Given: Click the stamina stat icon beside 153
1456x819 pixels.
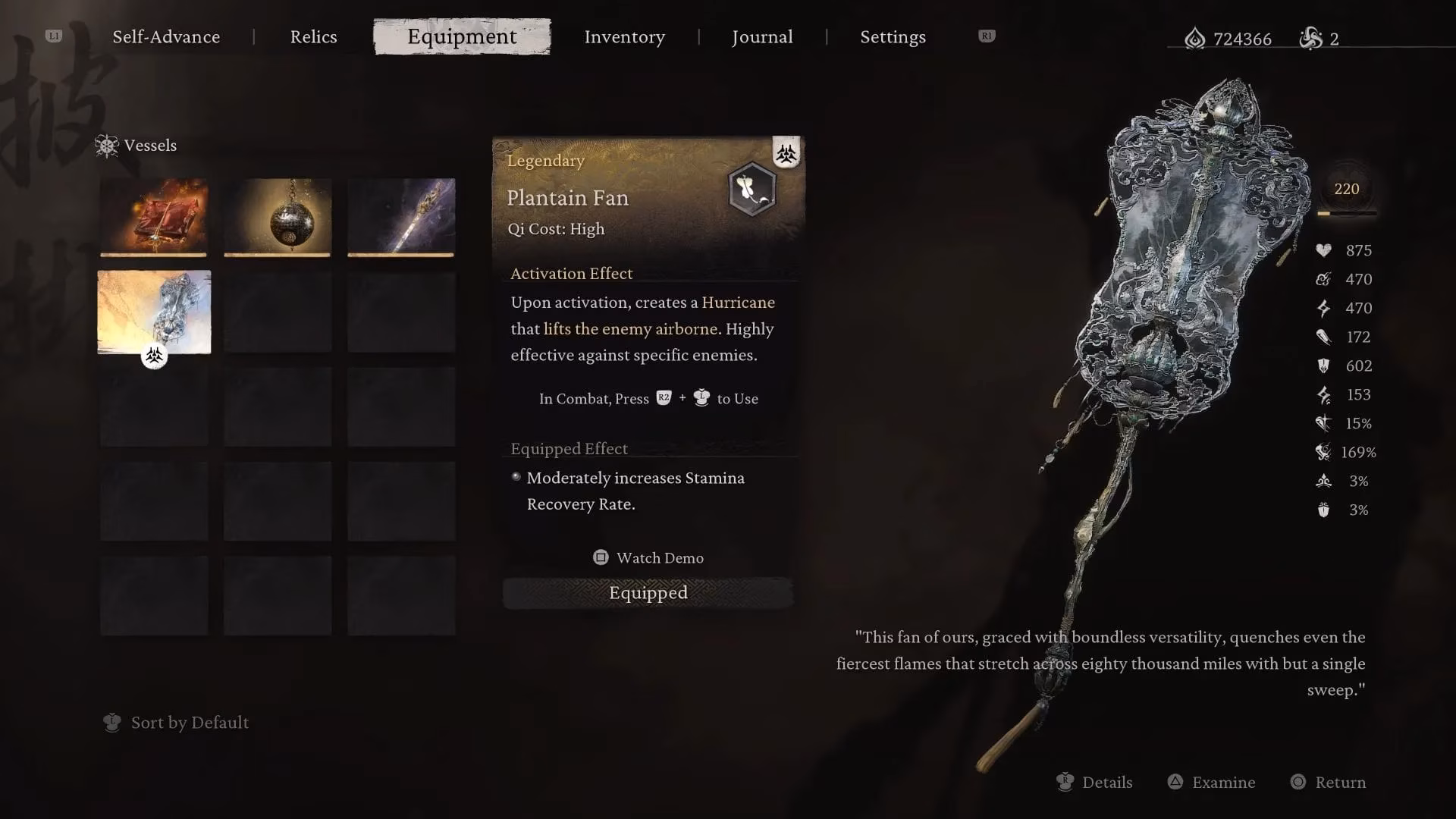Looking at the screenshot, I should [x=1323, y=394].
